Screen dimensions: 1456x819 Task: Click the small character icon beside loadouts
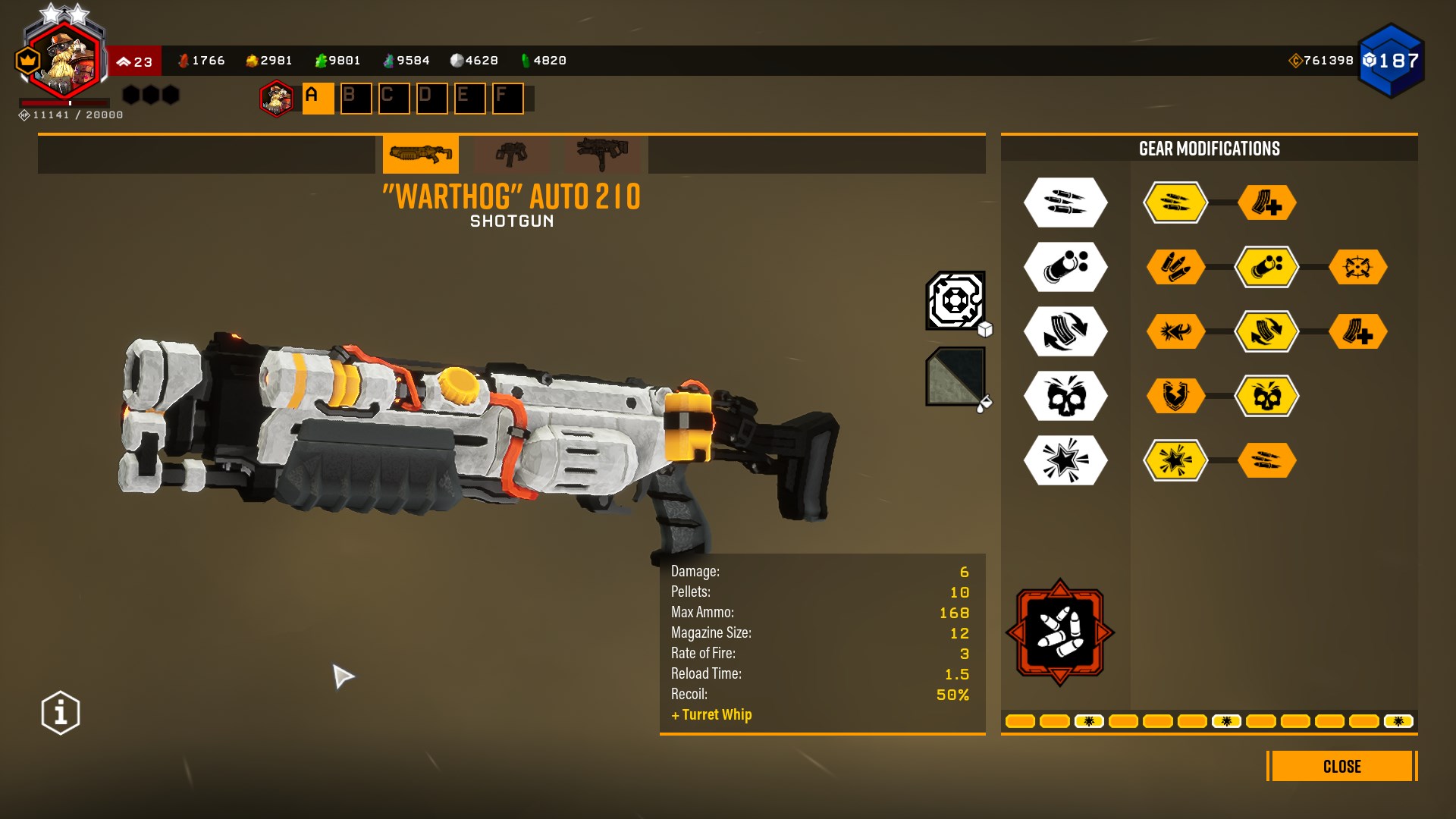(277, 99)
